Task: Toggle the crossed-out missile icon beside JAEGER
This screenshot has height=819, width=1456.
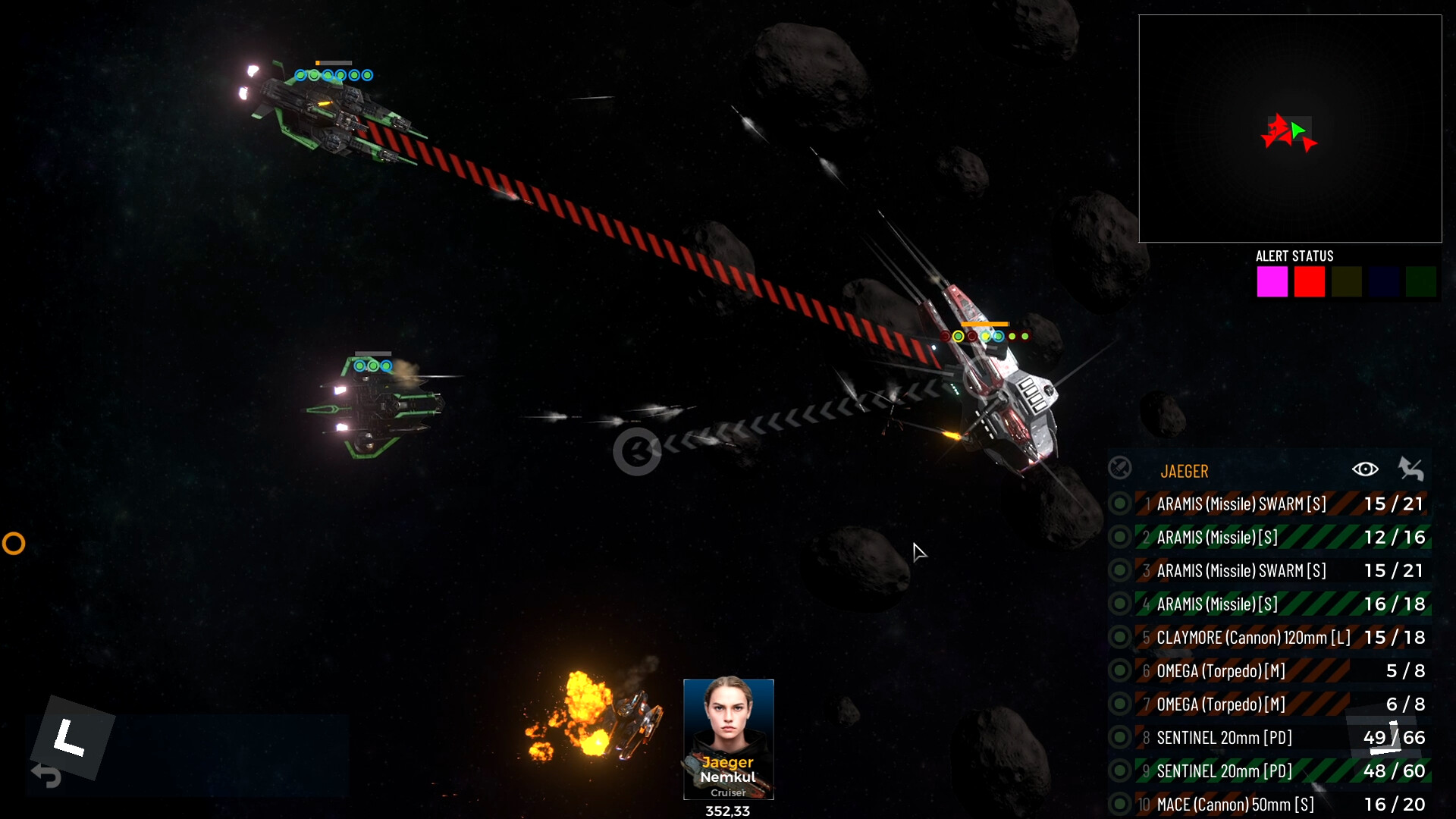Action: tap(1120, 469)
